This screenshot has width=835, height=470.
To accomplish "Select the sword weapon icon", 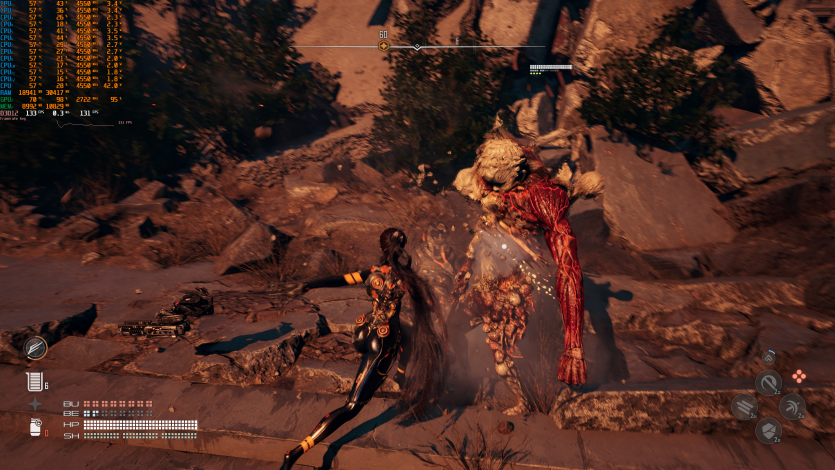I will point(37,348).
